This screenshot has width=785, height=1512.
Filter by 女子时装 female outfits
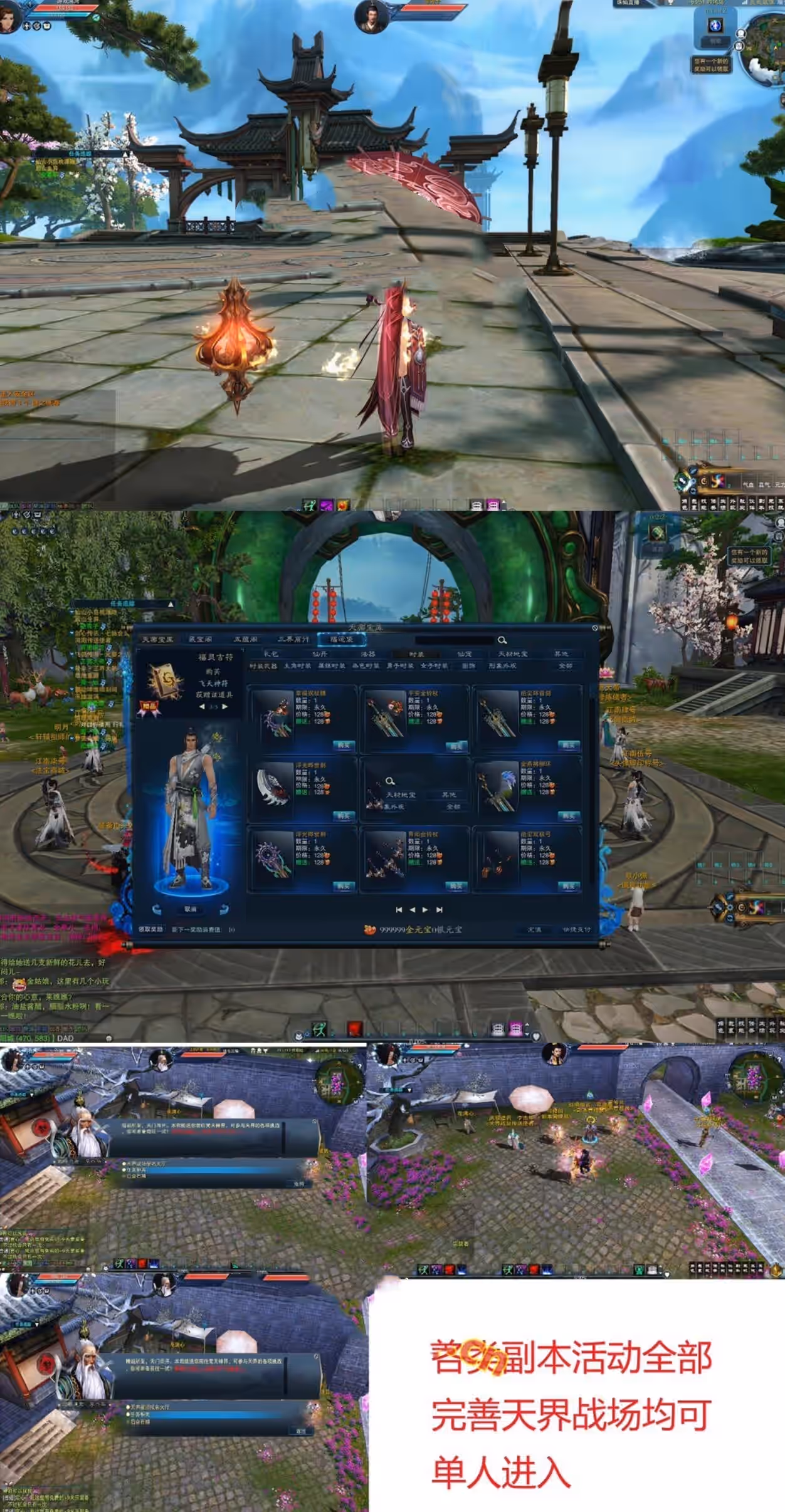[x=434, y=665]
